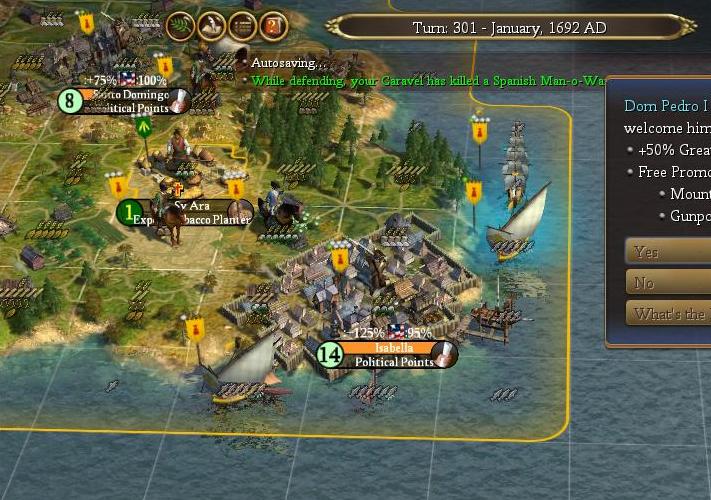Open the quill and parchment icon
711x500 pixels.
(212, 26)
